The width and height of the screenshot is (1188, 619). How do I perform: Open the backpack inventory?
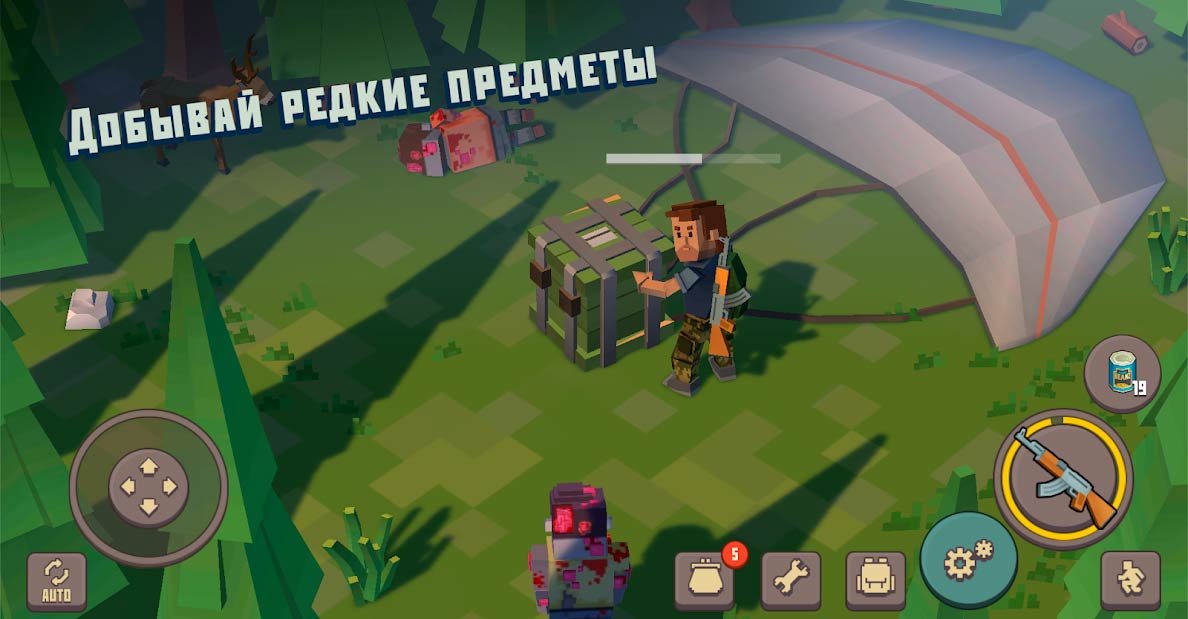tap(875, 579)
